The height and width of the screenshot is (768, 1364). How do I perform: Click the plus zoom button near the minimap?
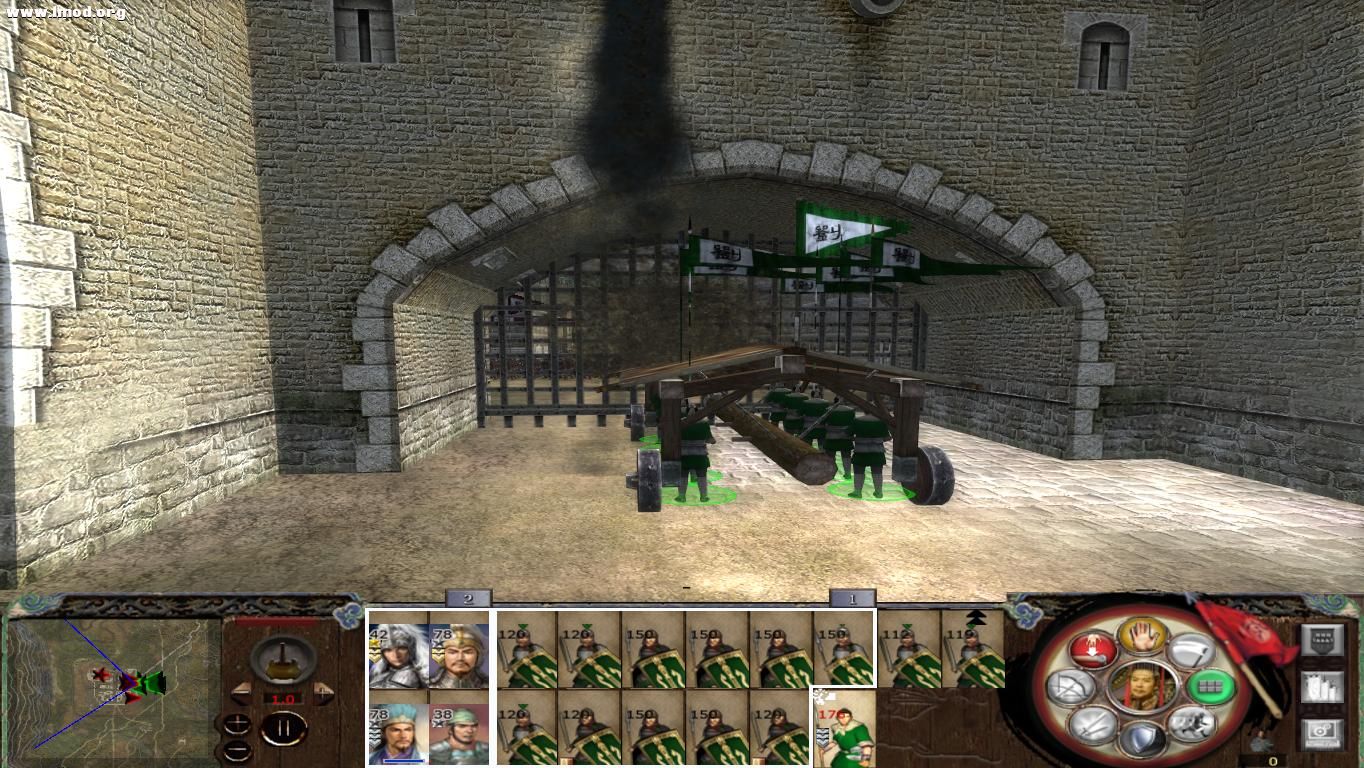pos(236,724)
